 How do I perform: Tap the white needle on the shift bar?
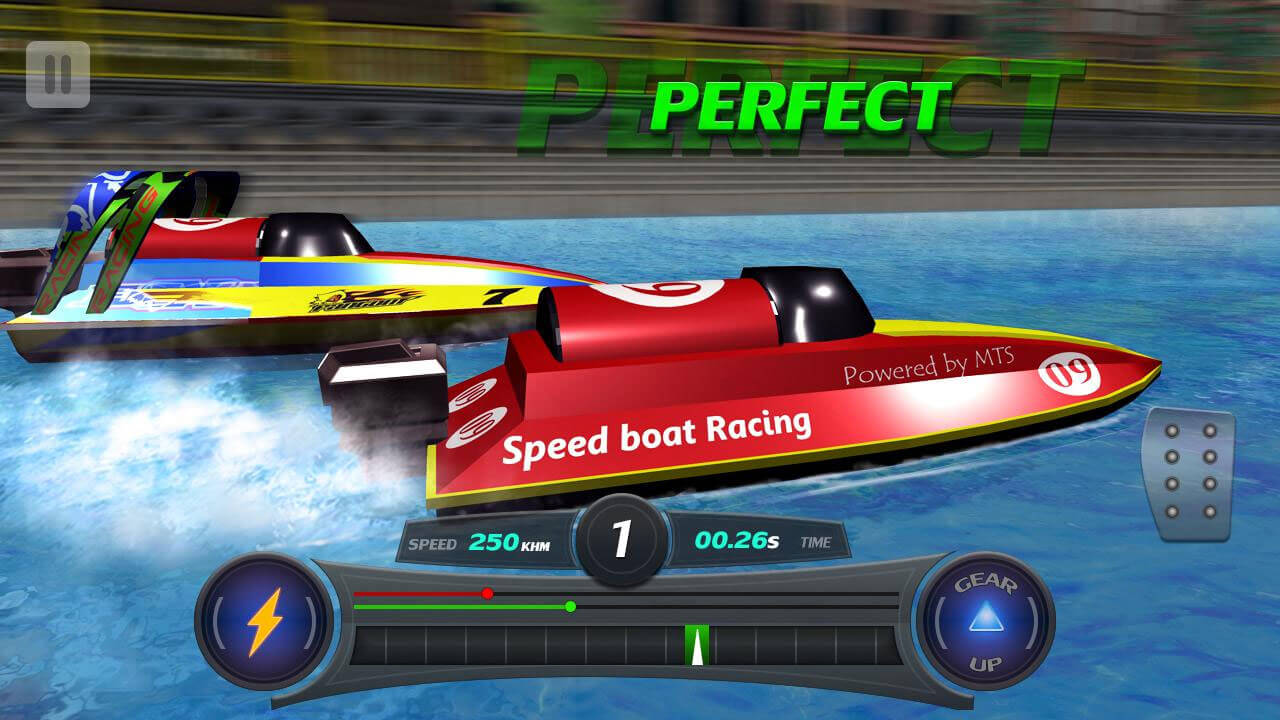coord(696,648)
